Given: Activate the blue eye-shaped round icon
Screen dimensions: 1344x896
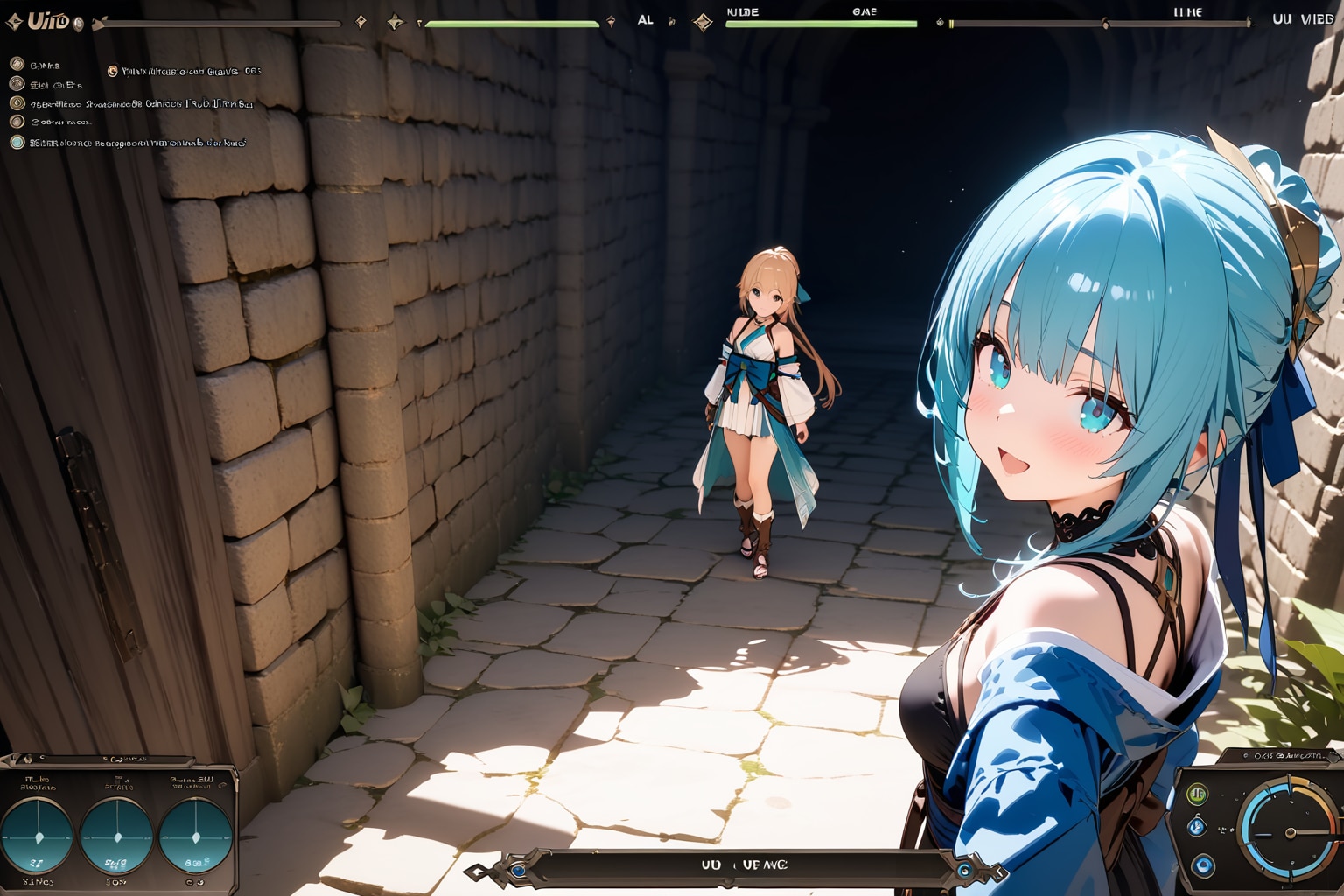Looking at the screenshot, I should 1203,865.
